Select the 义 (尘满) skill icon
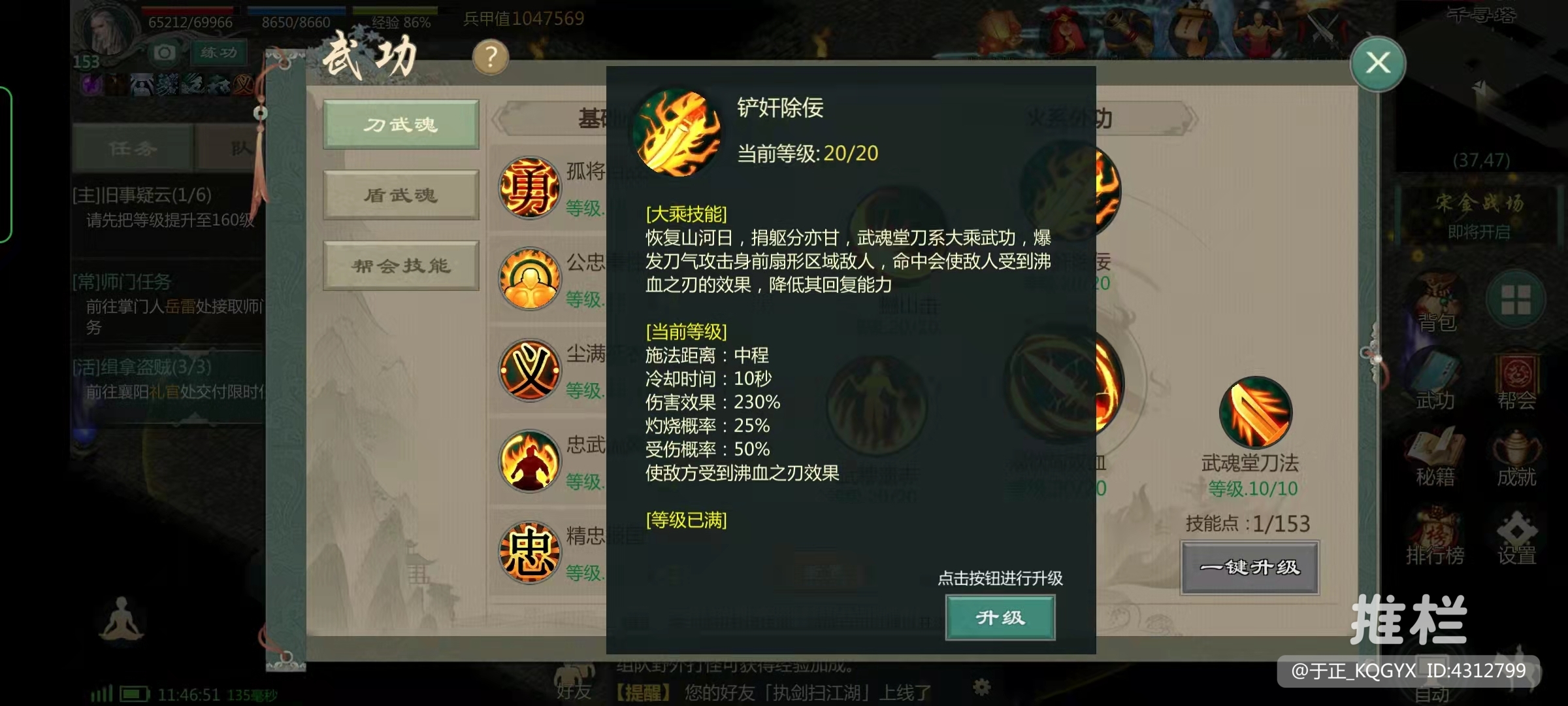The width and height of the screenshot is (1568, 706). click(529, 369)
